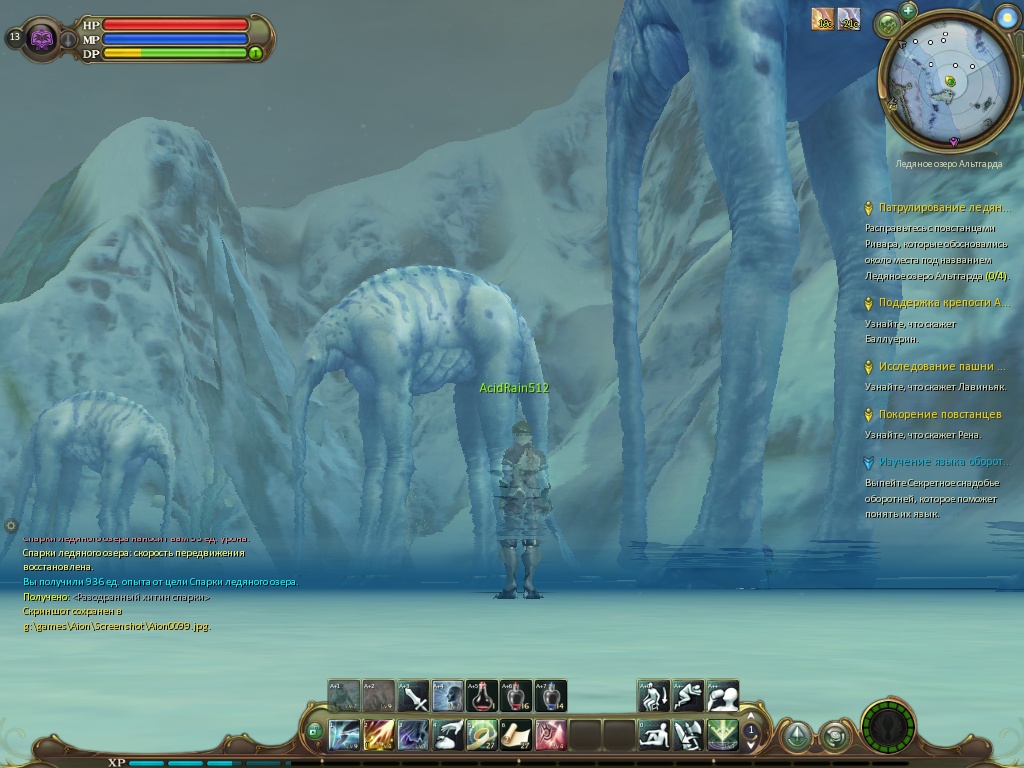Open the quest 'Покорение повстанцев'
This screenshot has height=768, width=1024.
939,415
